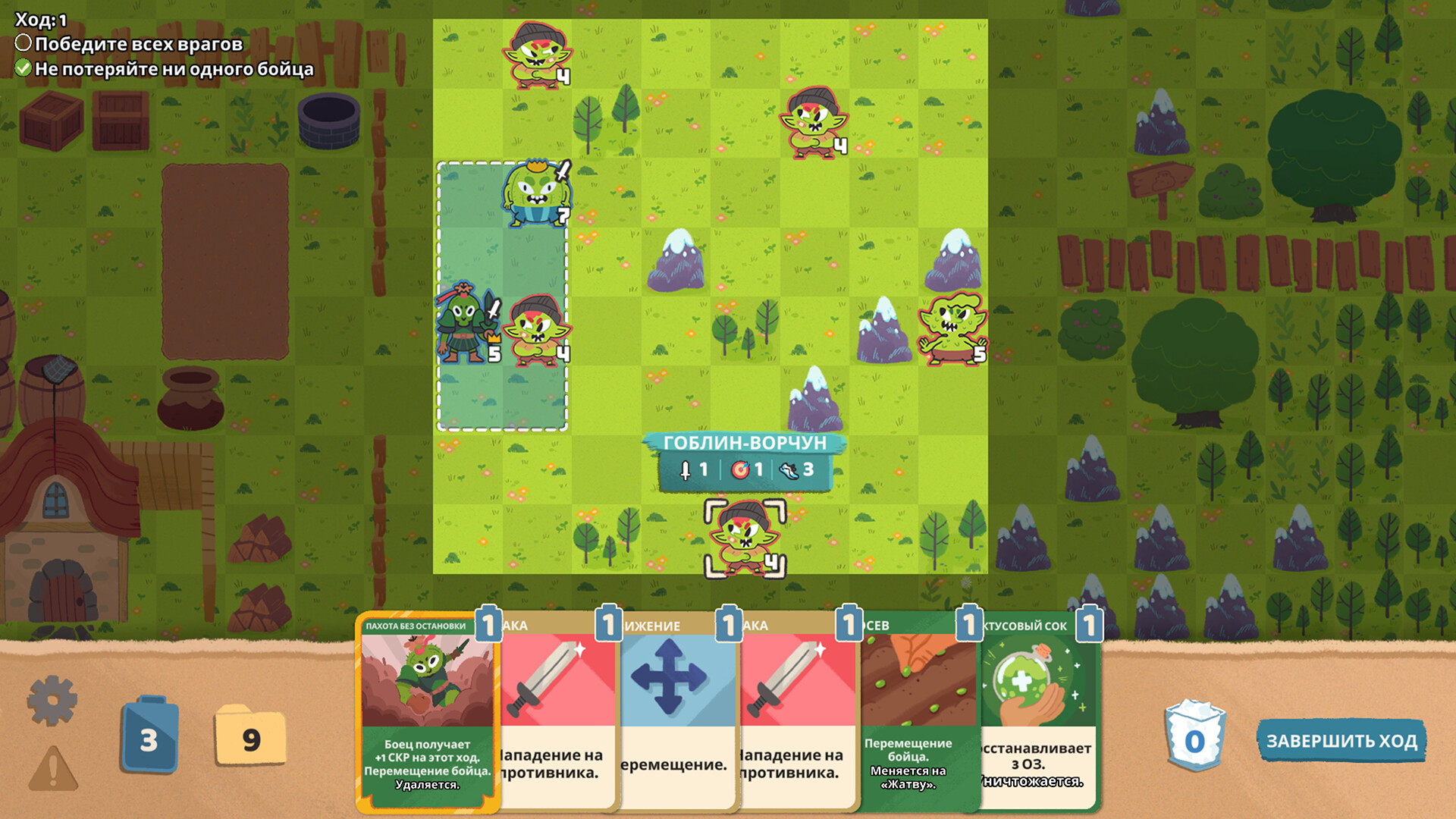Toggle the Победите всех врагов objective circle
The image size is (1456, 819).
(x=24, y=45)
